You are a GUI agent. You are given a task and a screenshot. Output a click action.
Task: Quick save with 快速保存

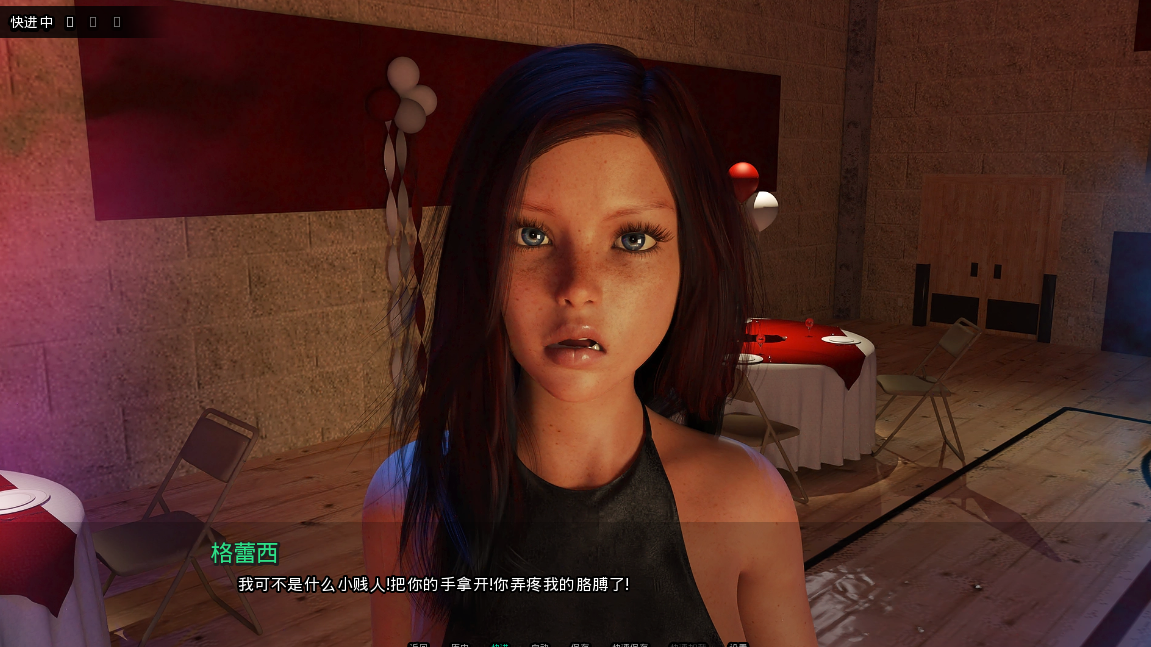tap(630, 645)
